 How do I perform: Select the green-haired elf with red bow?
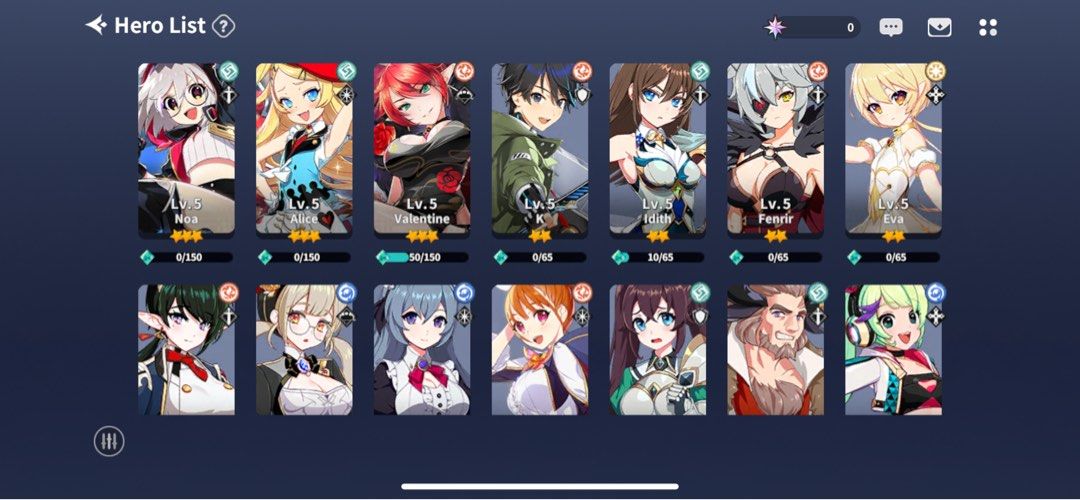click(186, 350)
